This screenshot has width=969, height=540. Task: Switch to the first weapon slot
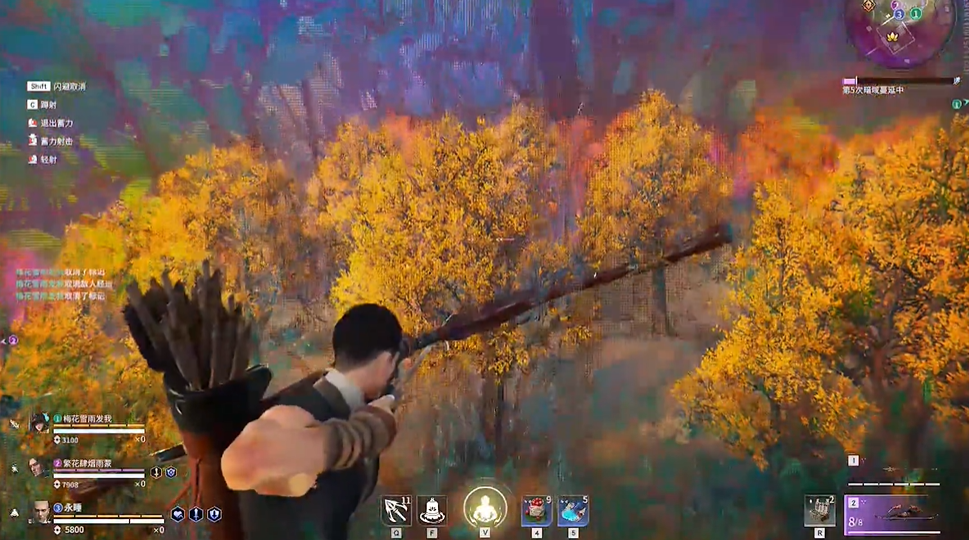coord(895,470)
